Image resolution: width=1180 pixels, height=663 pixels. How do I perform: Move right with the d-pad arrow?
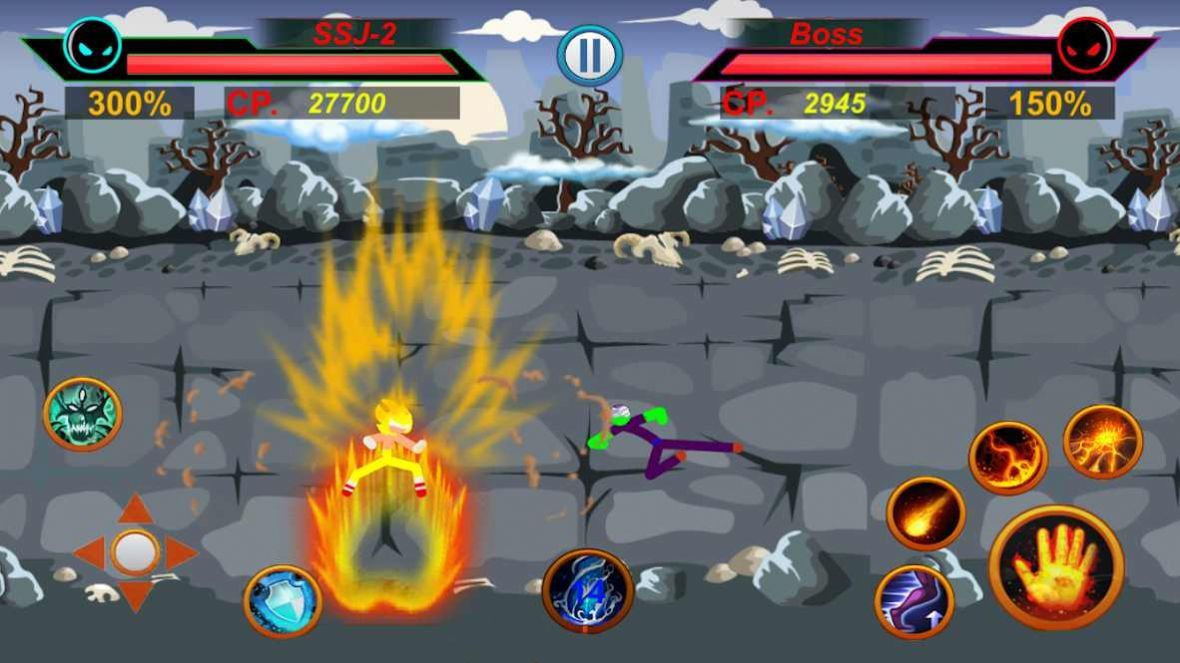click(x=180, y=552)
